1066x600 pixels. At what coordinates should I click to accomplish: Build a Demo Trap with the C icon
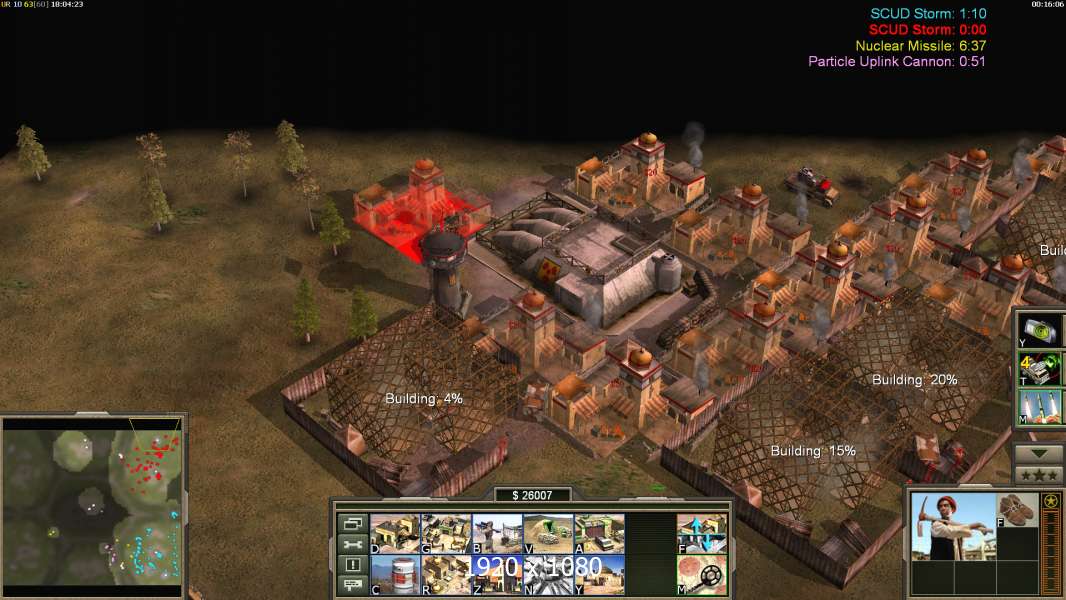click(395, 575)
